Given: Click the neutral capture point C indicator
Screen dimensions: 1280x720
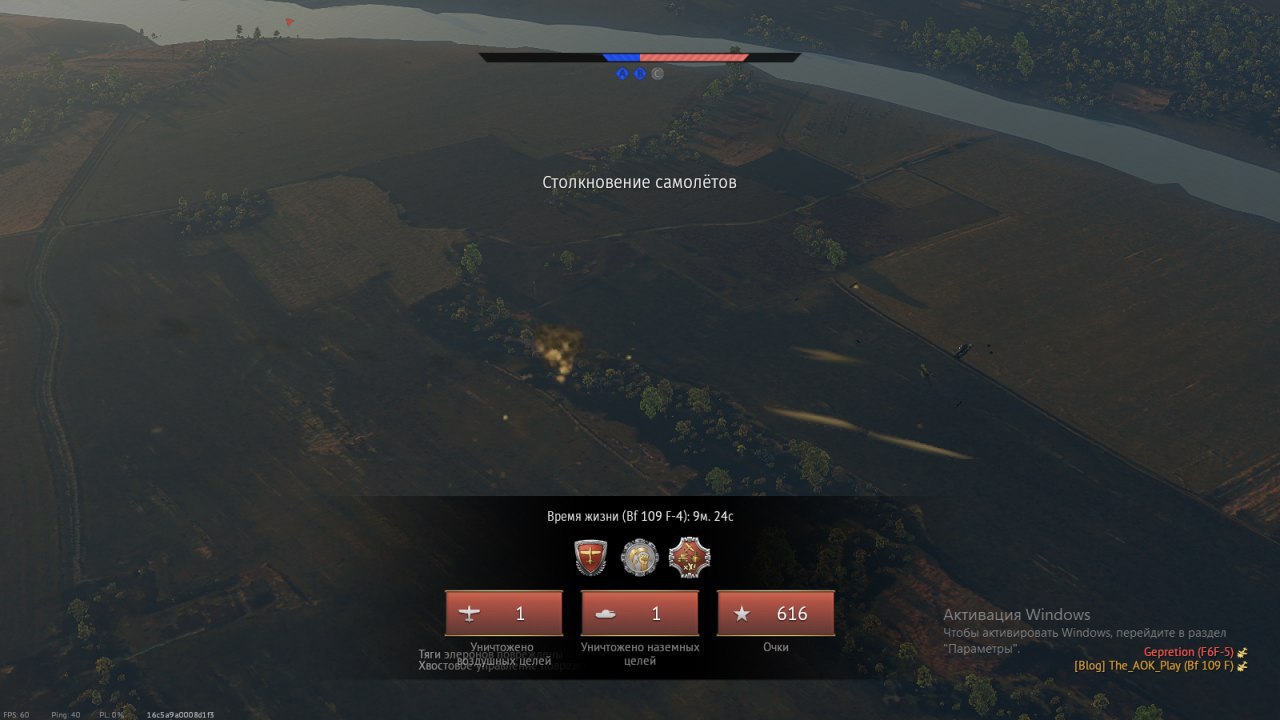Looking at the screenshot, I should (x=657, y=73).
